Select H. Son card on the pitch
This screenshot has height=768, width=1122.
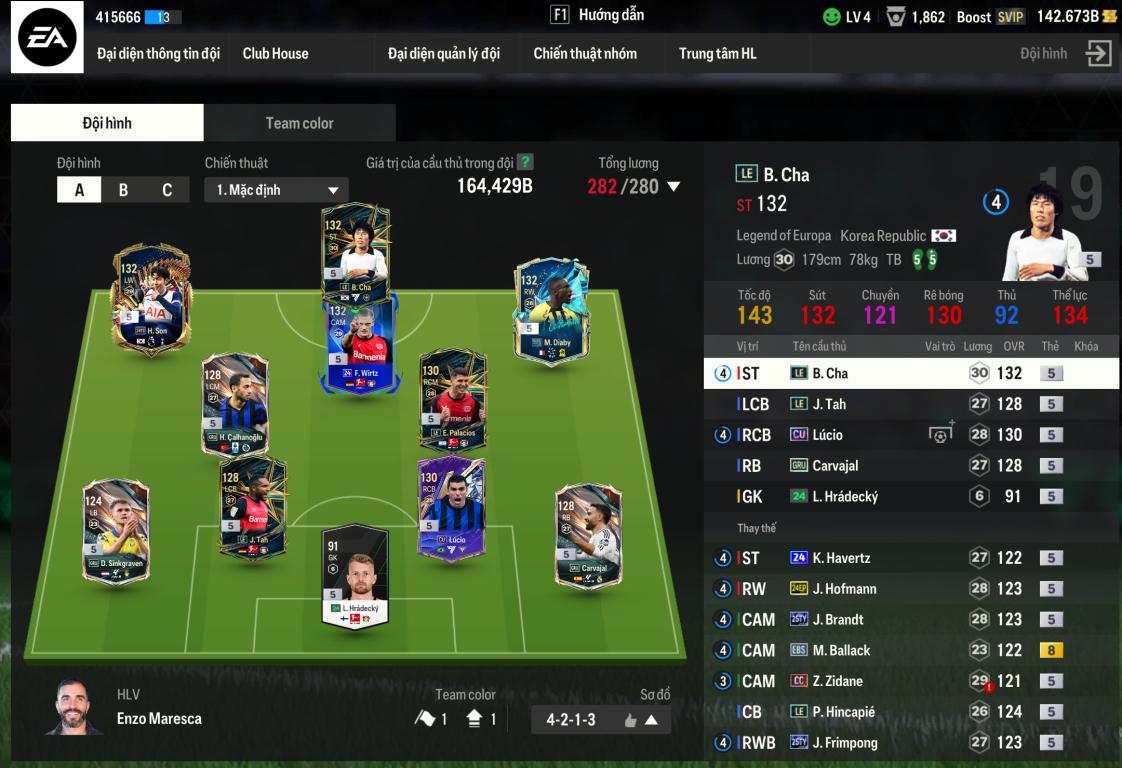(x=151, y=297)
